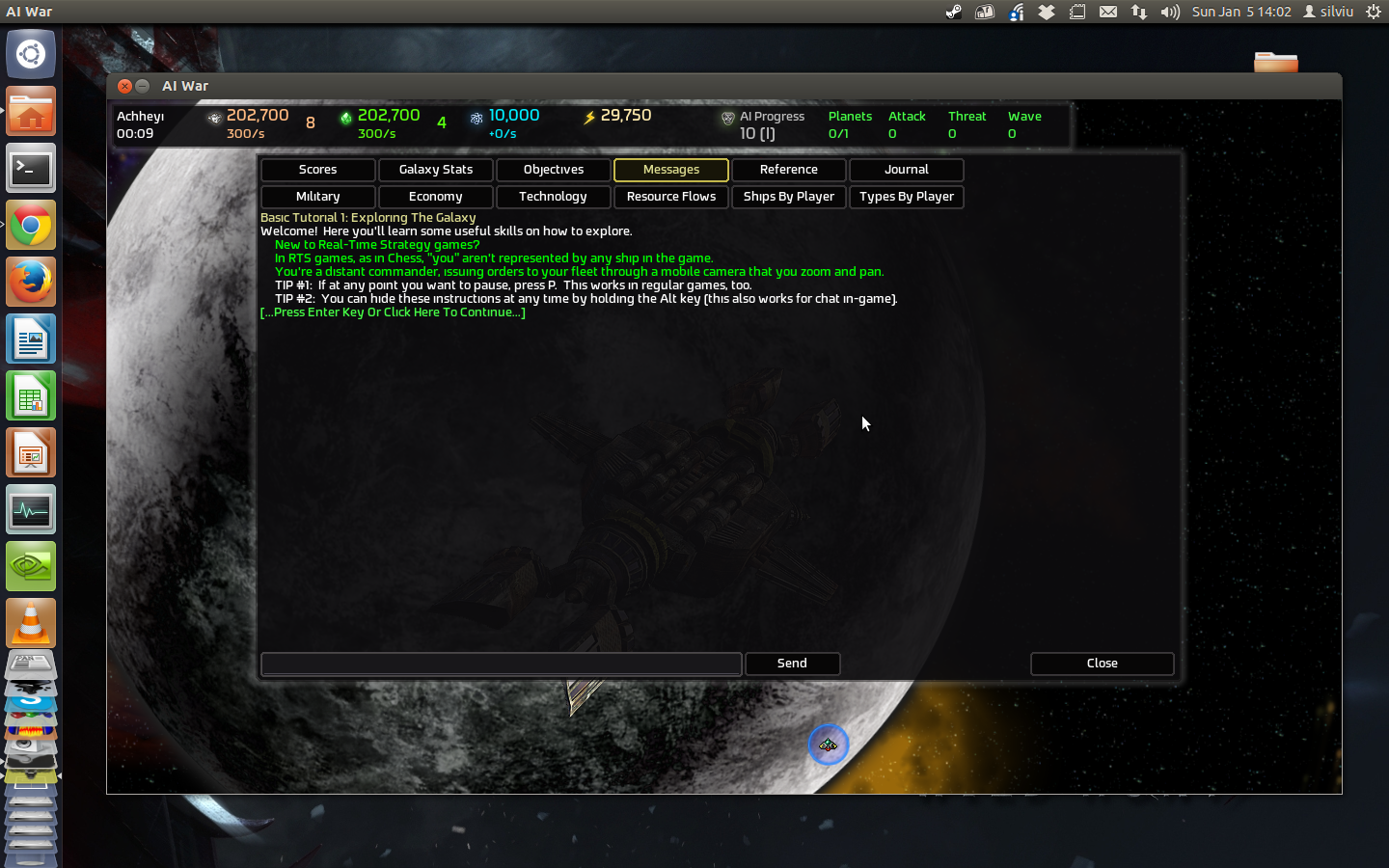1389x868 pixels.
Task: Click the AI Progress skull icon
Action: coord(728,118)
